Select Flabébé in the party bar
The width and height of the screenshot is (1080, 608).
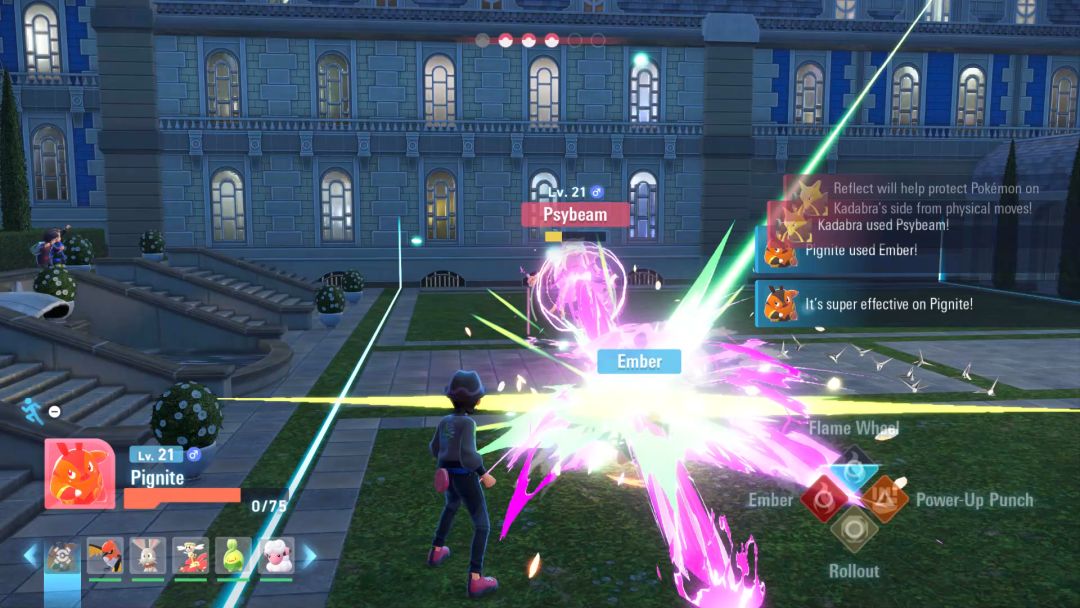pyautogui.click(x=190, y=555)
